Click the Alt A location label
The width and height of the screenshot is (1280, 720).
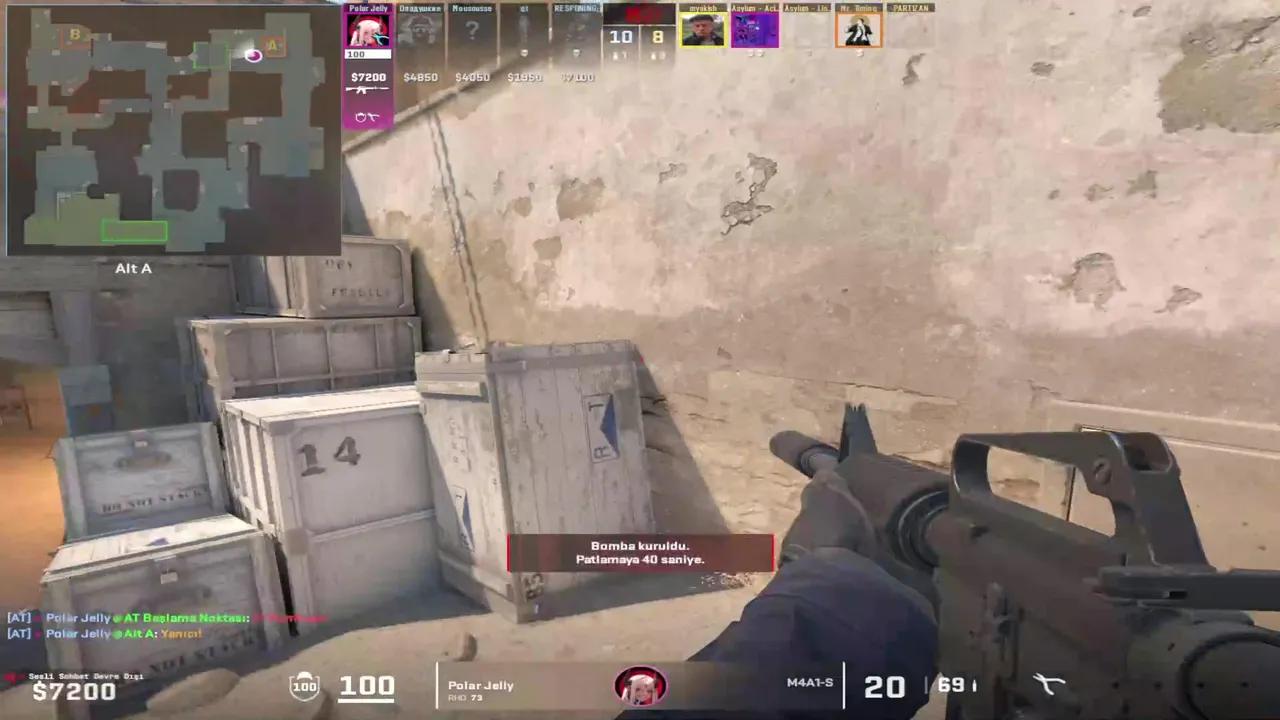(133, 268)
